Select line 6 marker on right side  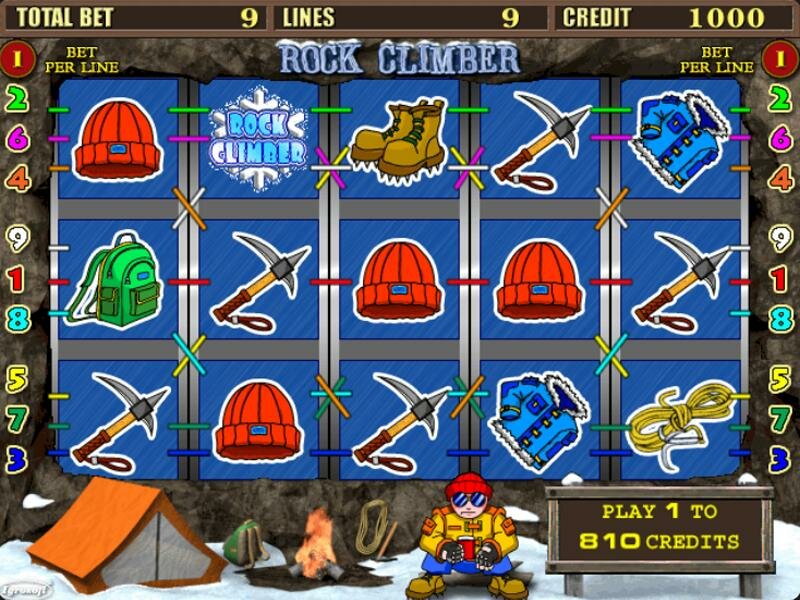coord(780,139)
